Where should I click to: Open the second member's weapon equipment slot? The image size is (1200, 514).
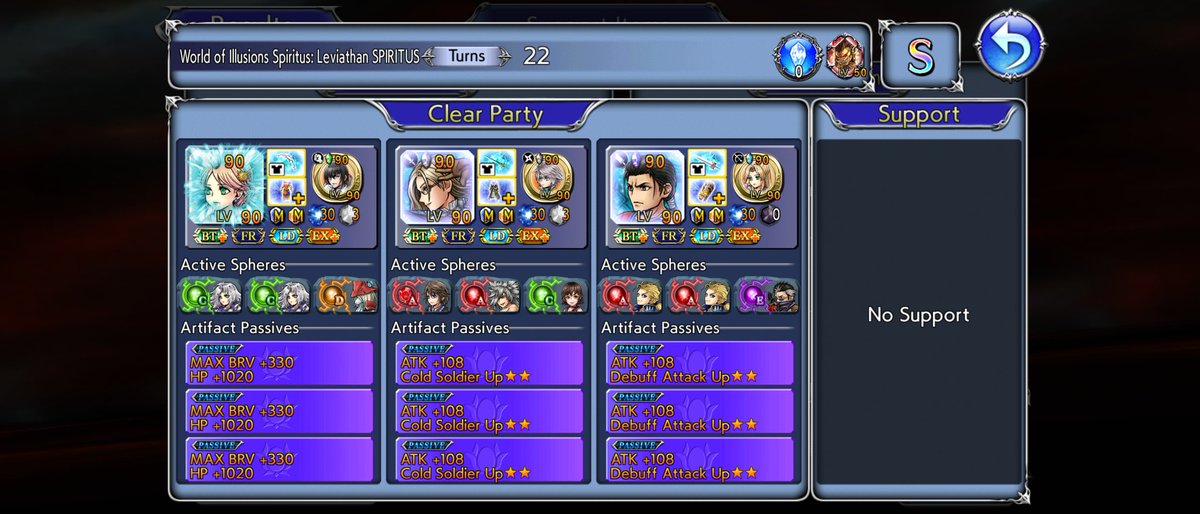click(x=496, y=163)
